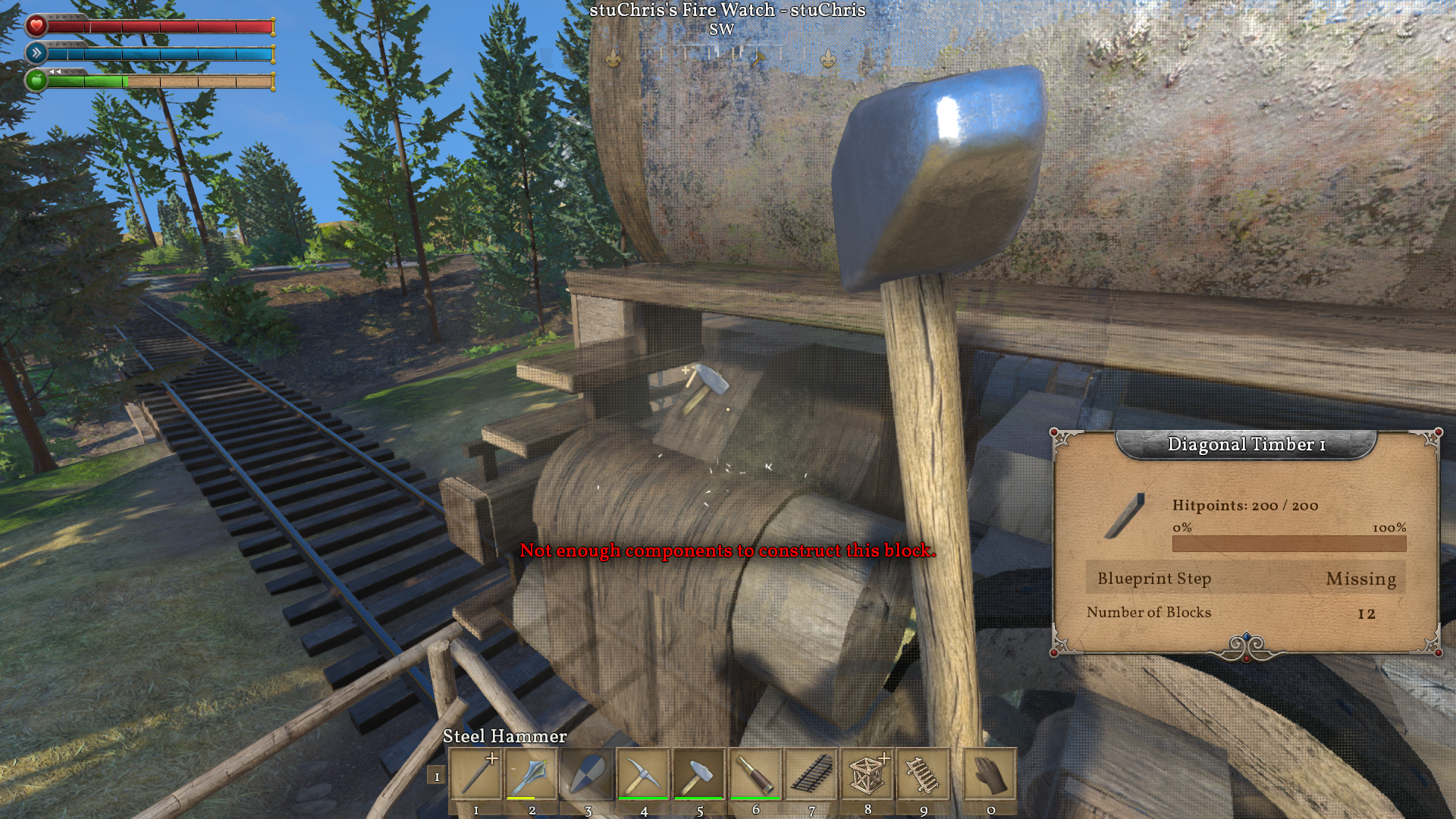Equip the spyglass from the hotbar
Screen dimensions: 1456x819
click(755, 774)
